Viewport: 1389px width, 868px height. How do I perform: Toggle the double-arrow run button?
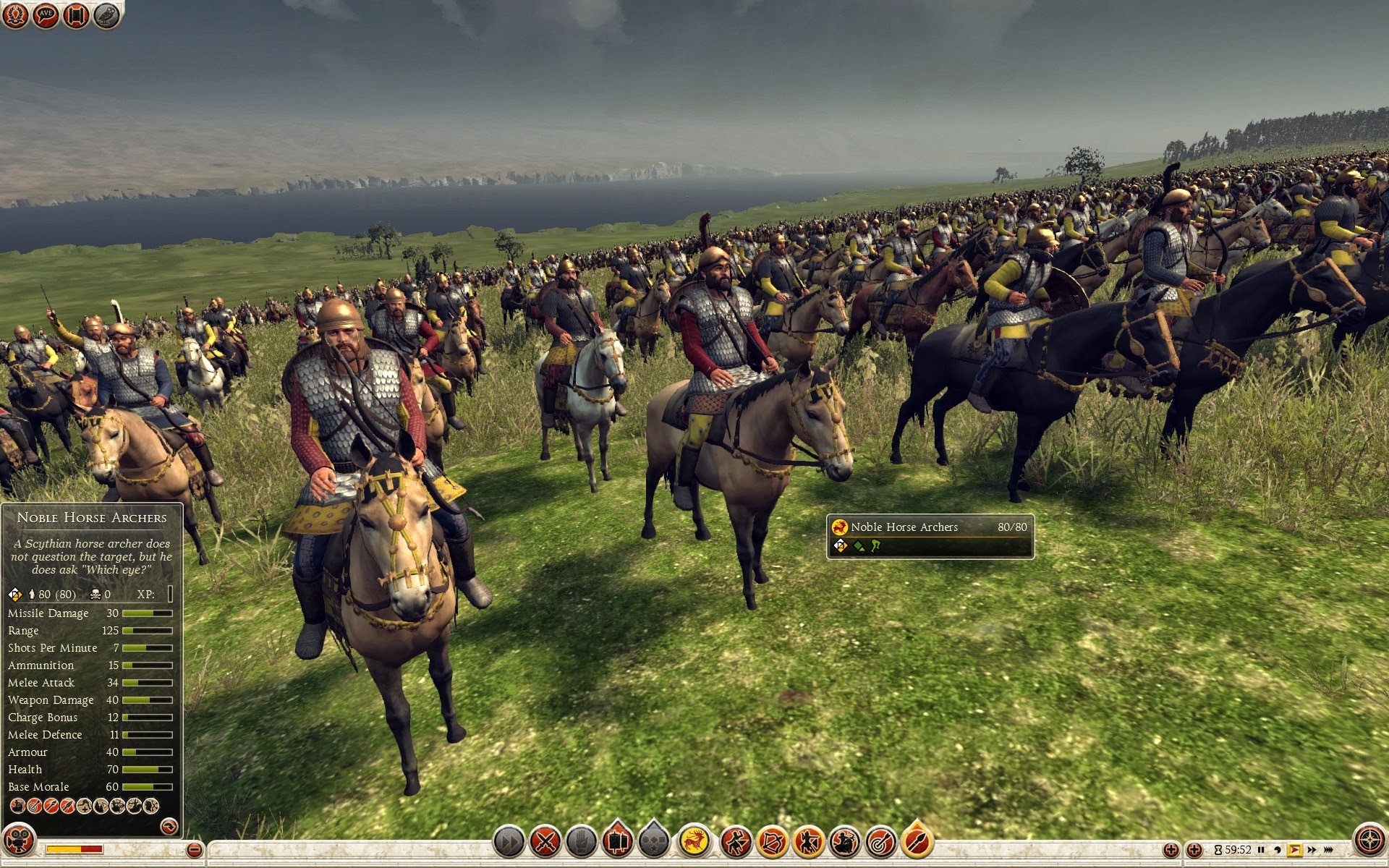[509, 842]
